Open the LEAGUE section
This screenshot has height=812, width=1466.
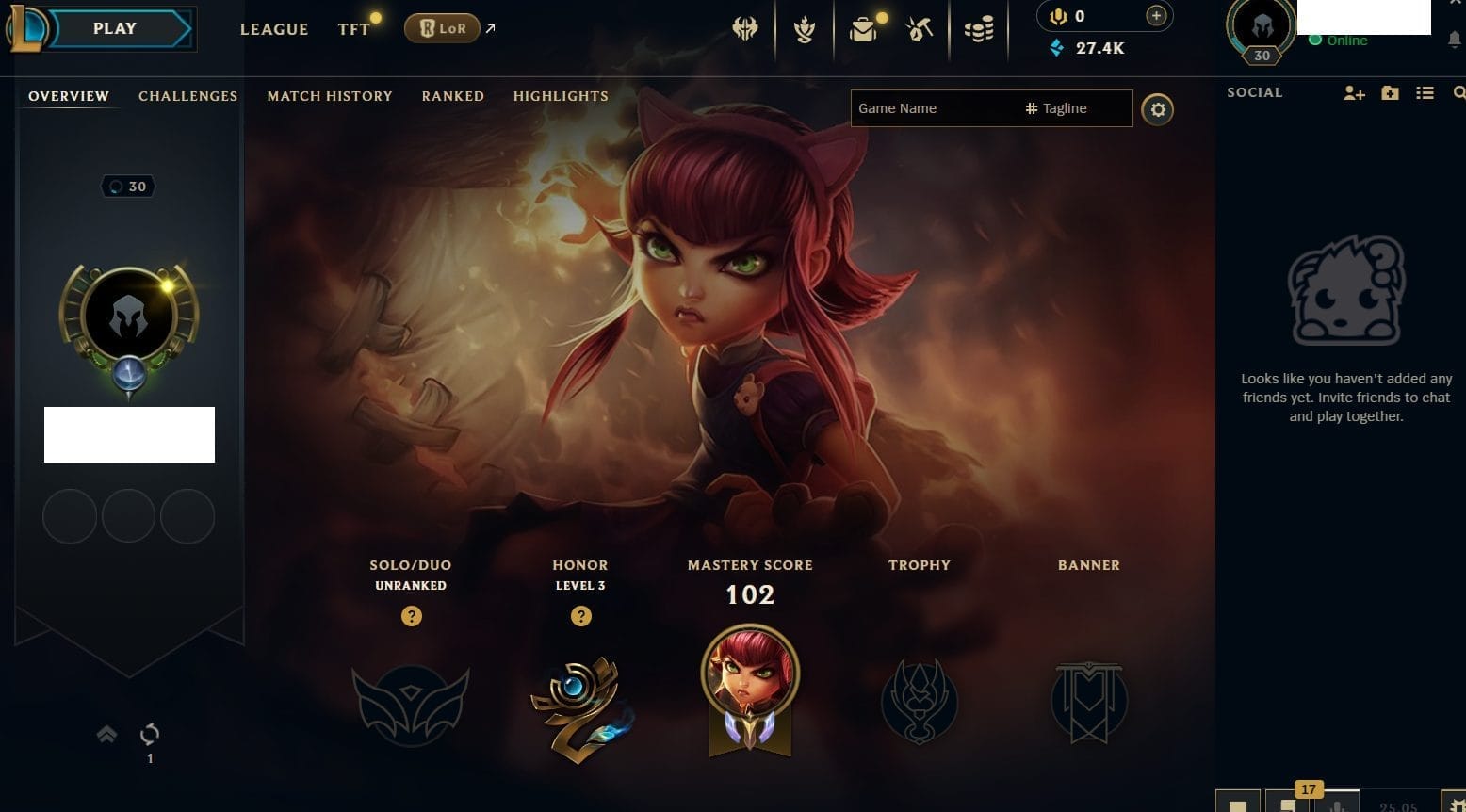[x=274, y=29]
